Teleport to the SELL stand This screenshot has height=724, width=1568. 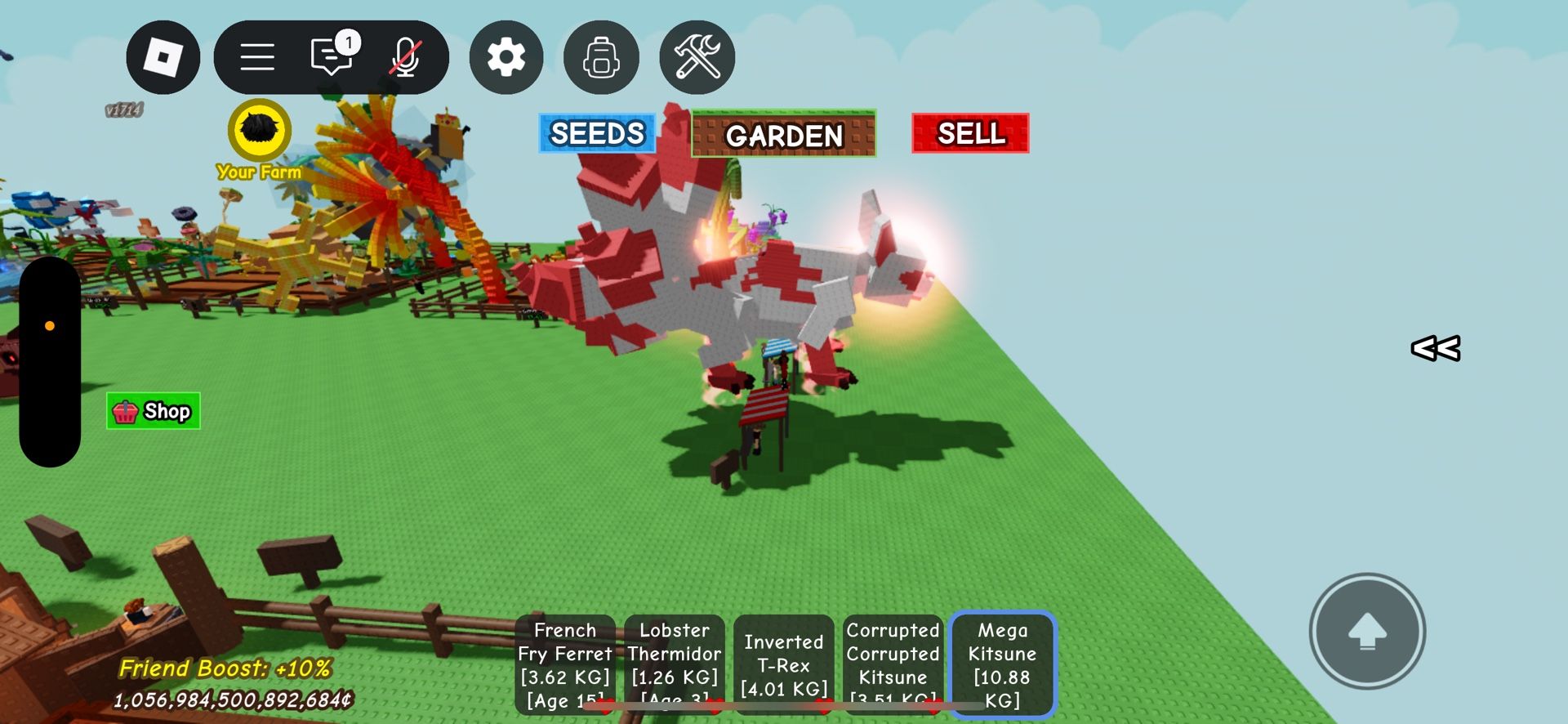(x=970, y=133)
